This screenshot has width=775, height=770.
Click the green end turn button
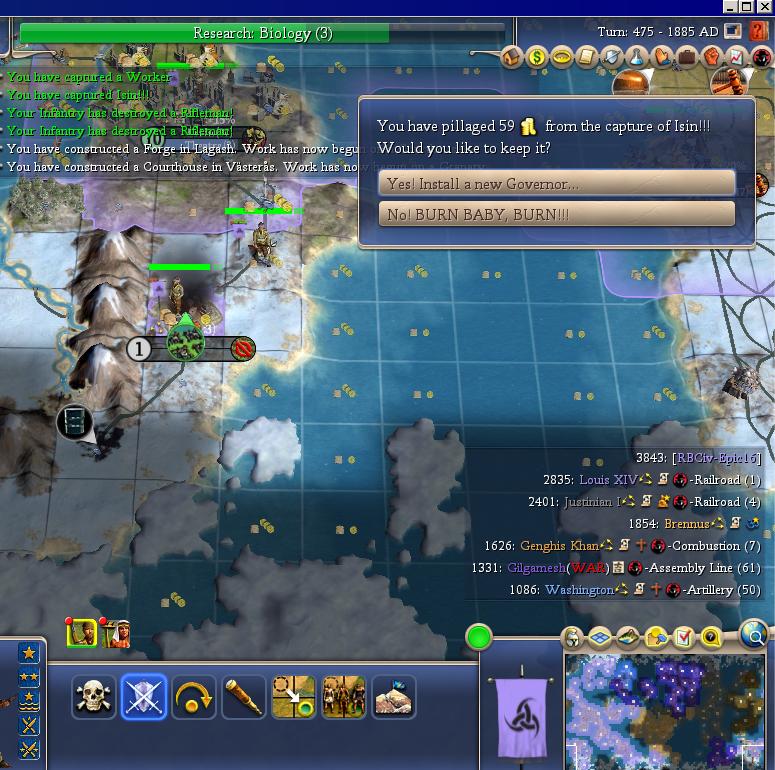479,637
